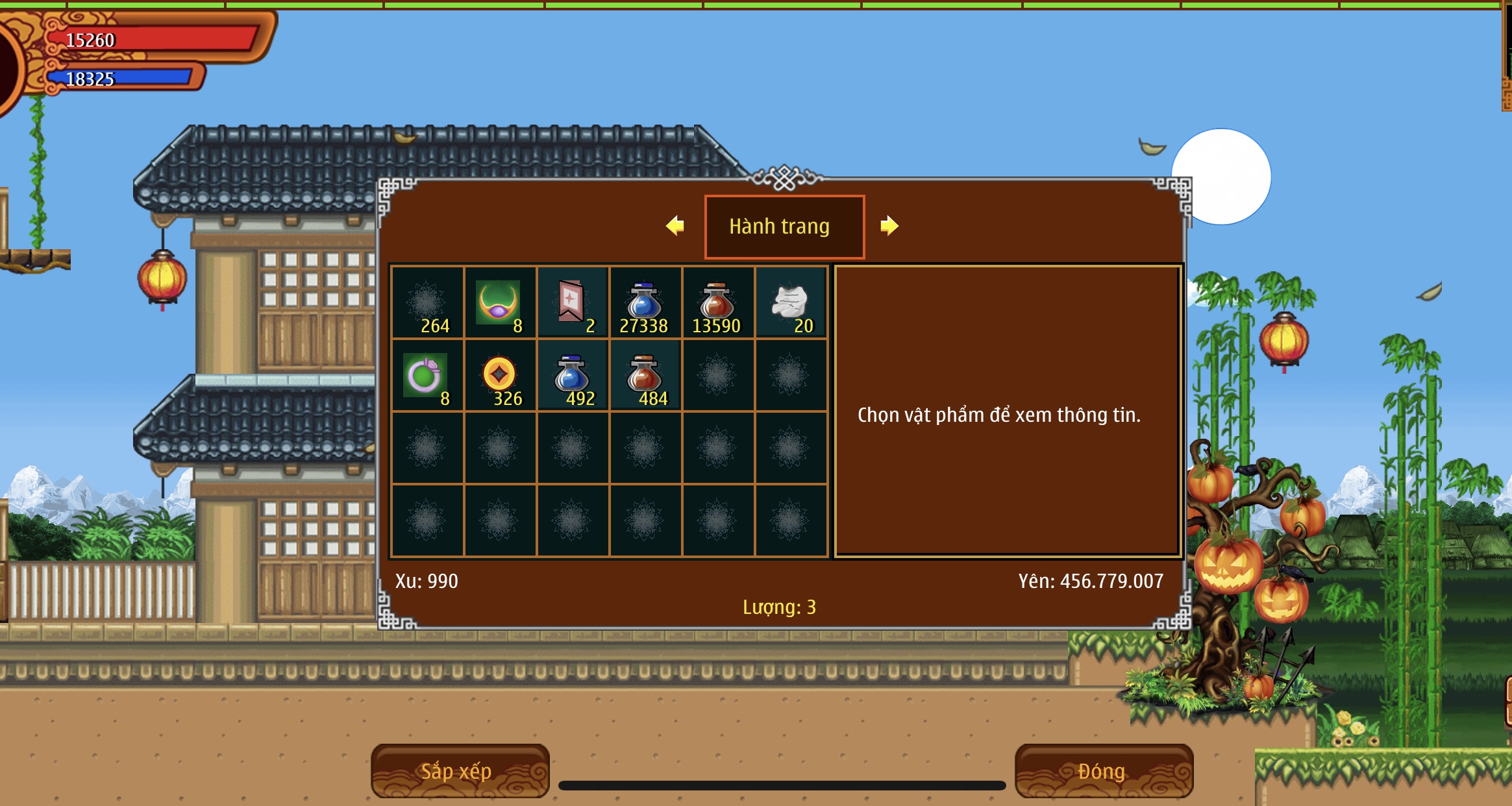
Task: Pick the white stone item with 20
Action: (x=790, y=303)
